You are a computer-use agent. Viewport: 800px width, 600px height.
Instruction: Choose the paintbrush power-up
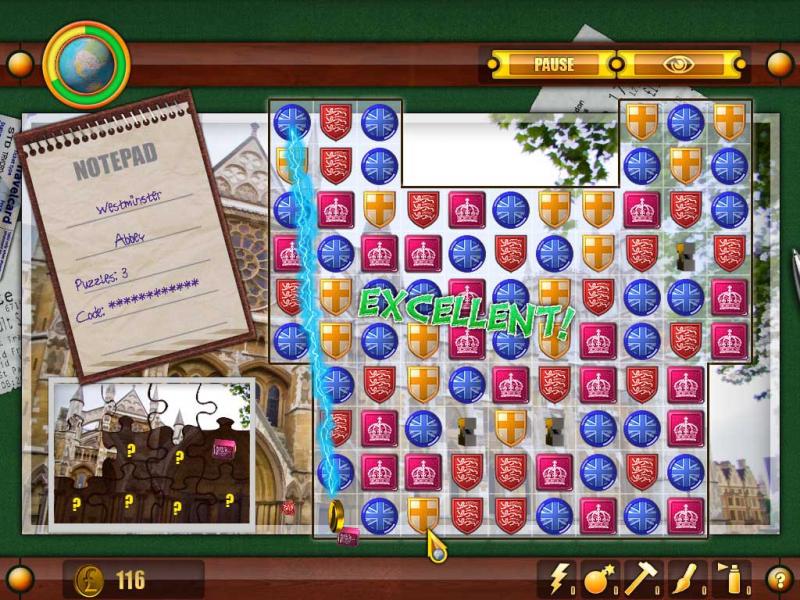coord(682,578)
